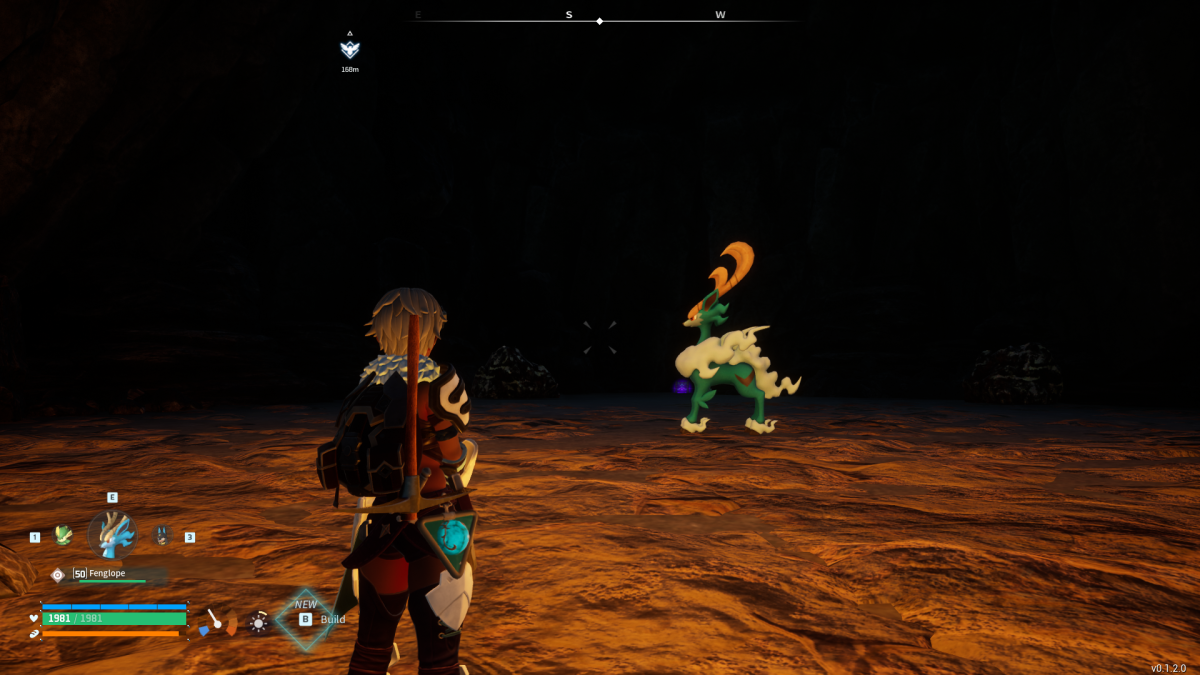Open the Build menu diamond
Image resolution: width=1200 pixels, height=675 pixels.
[x=305, y=620]
